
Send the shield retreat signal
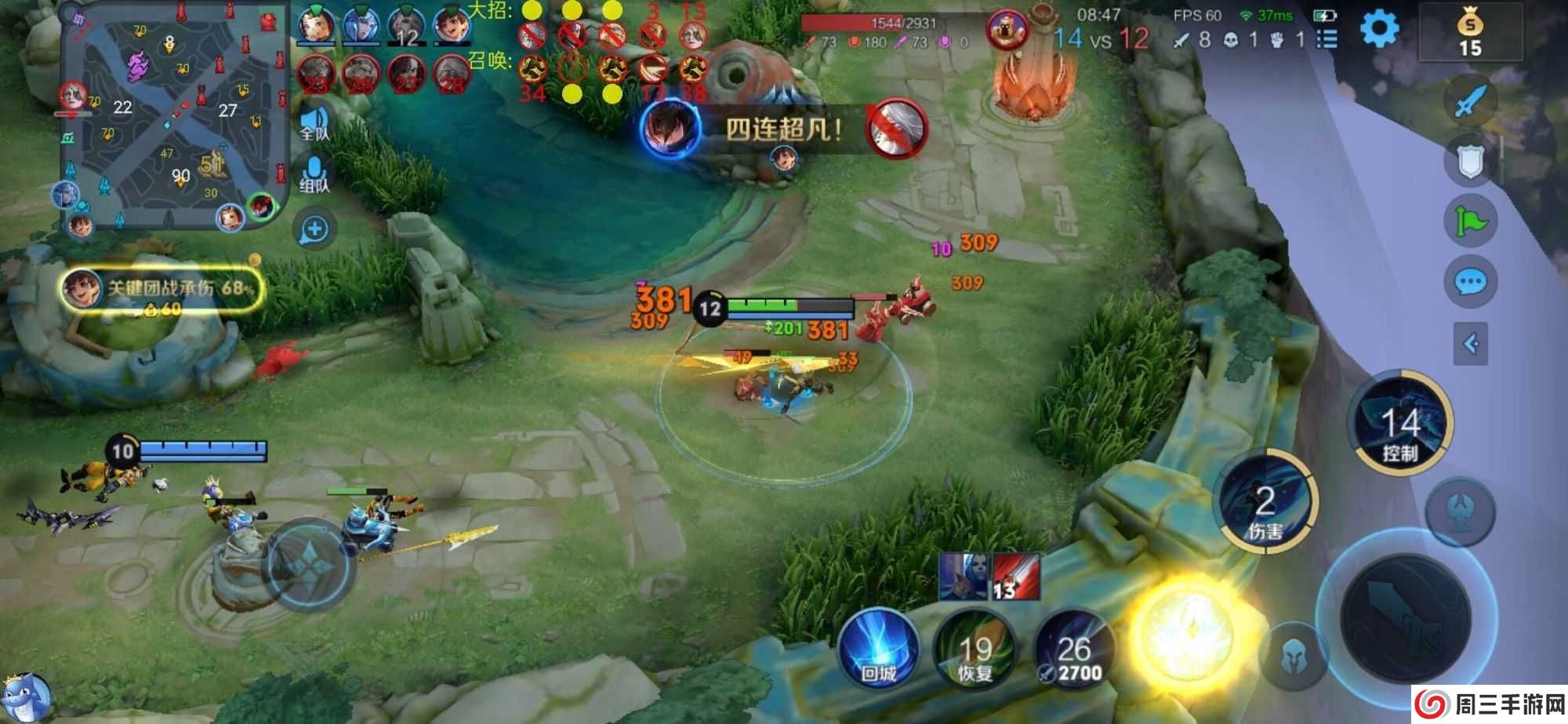1470,161
